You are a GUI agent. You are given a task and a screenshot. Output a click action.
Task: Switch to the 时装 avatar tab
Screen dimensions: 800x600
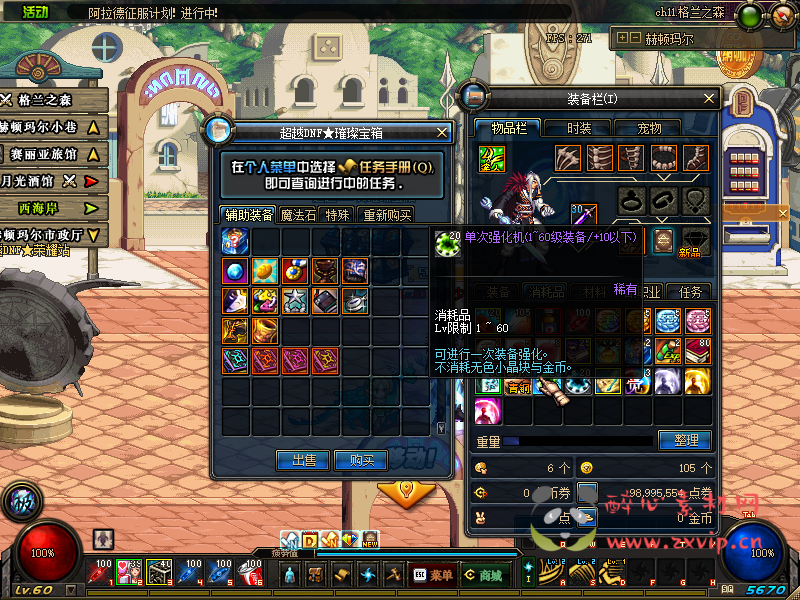(579, 128)
